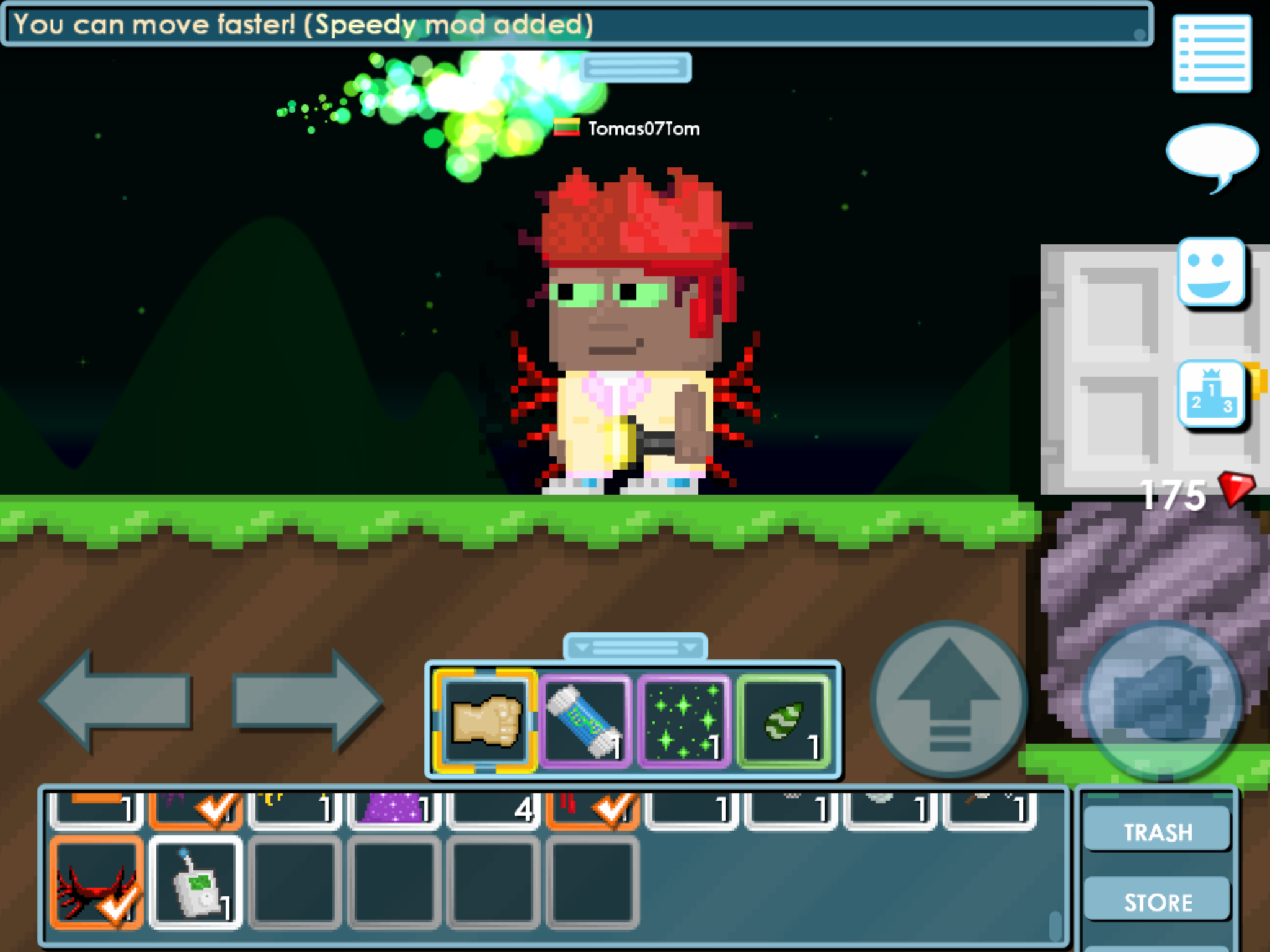This screenshot has width=1270, height=952.
Task: Open the leaderboard podium icon
Action: pyautogui.click(x=1212, y=394)
